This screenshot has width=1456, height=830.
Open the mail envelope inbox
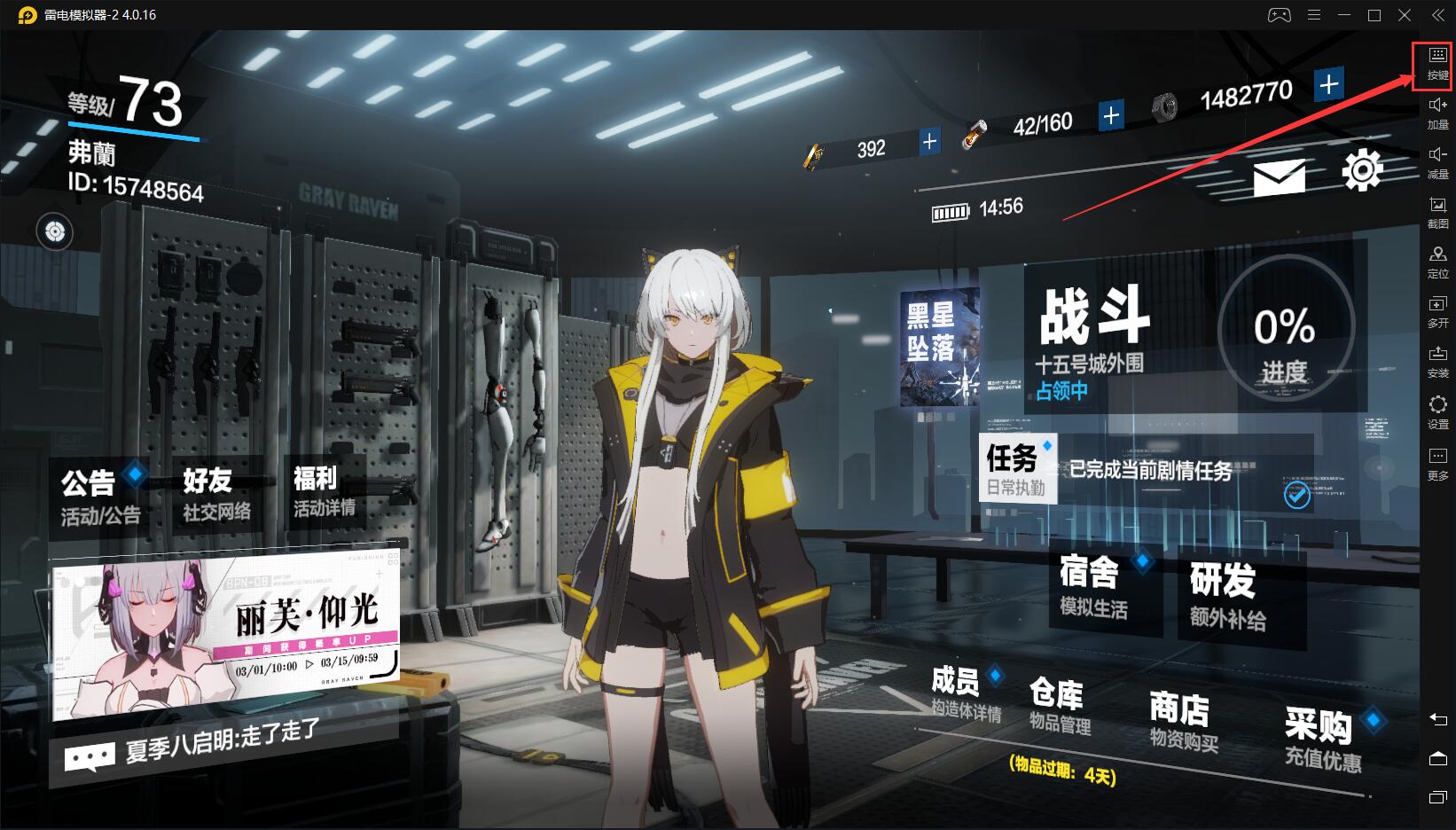coord(1279,177)
